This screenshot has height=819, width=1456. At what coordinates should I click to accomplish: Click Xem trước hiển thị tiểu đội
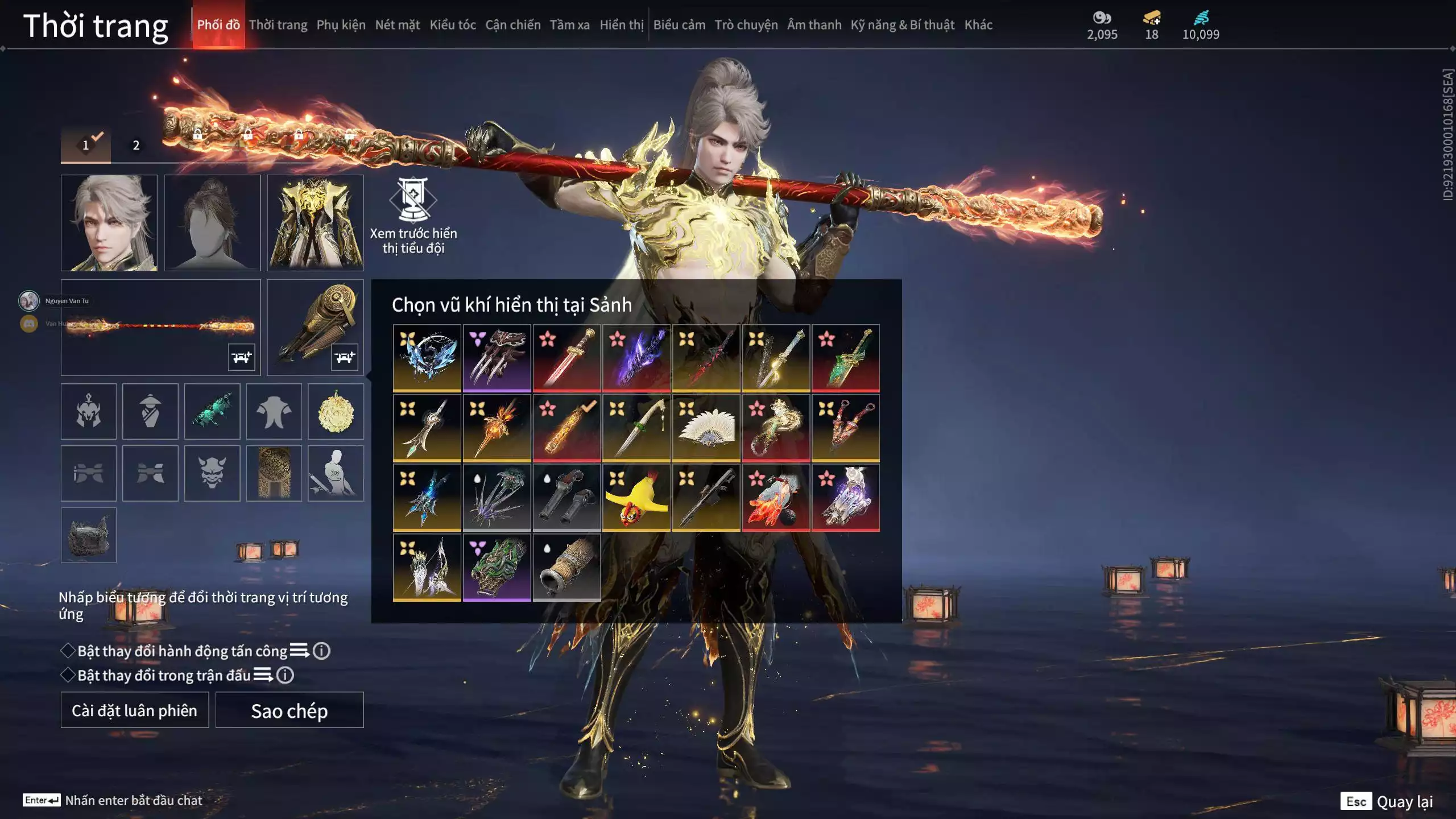(x=413, y=216)
